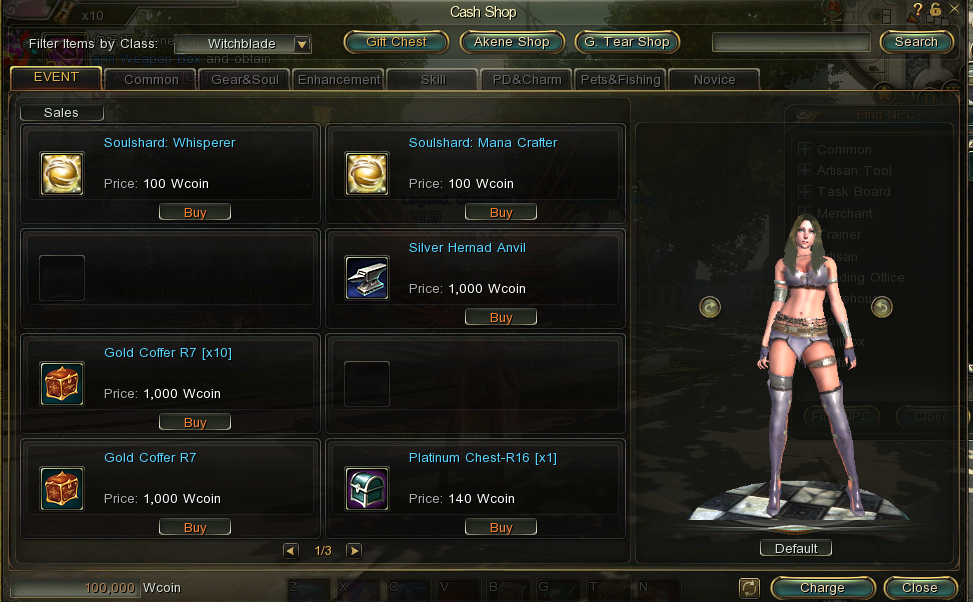Switch to the Gear&Soul tab
This screenshot has height=602, width=973.
pos(244,80)
